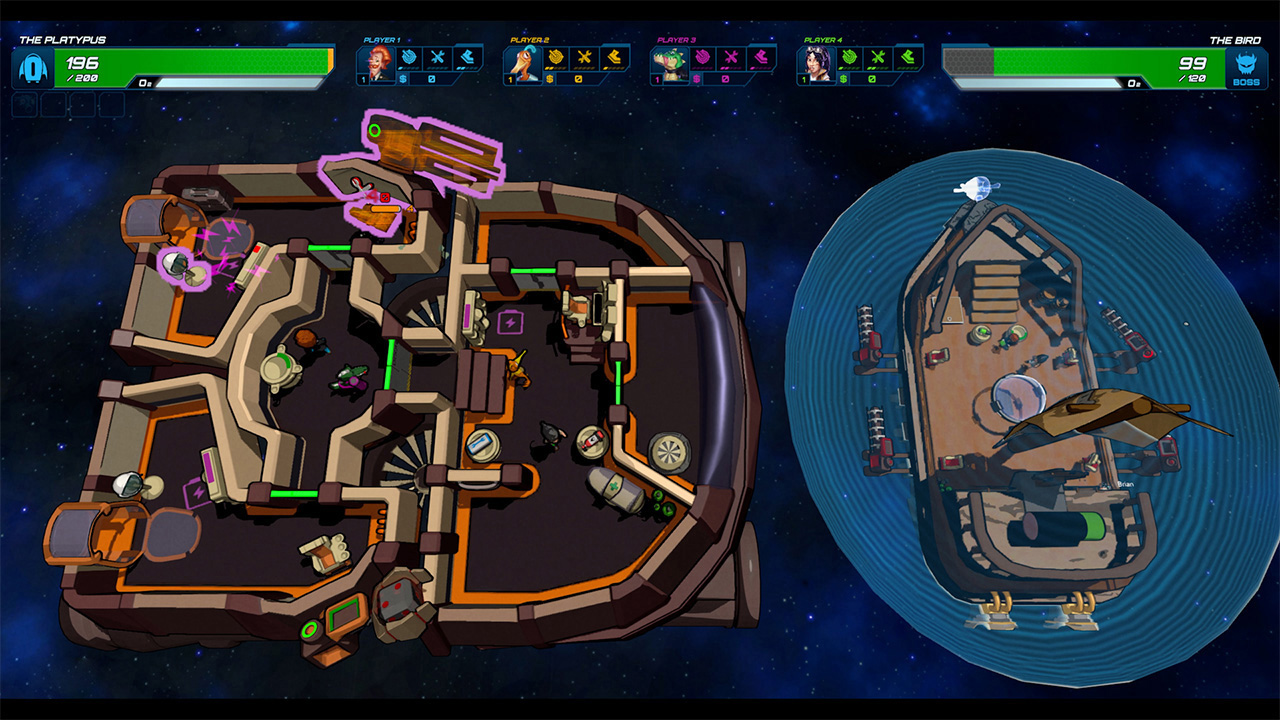The image size is (1280, 720).
Task: Select Player 1's blue targeting upgrade icon
Action: pyautogui.click(x=410, y=55)
